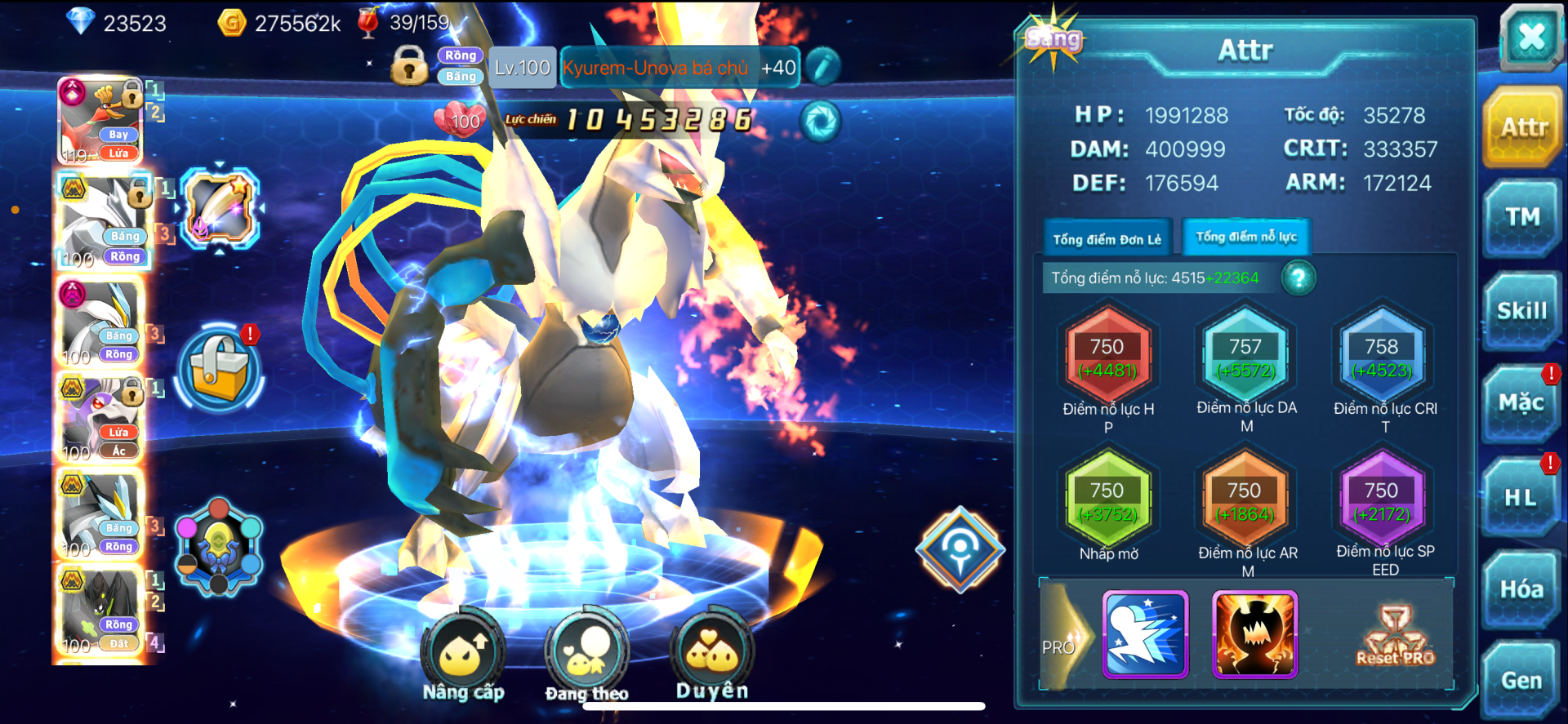1568x724 pixels.
Task: Open the Duyên bond button
Action: (x=712, y=654)
